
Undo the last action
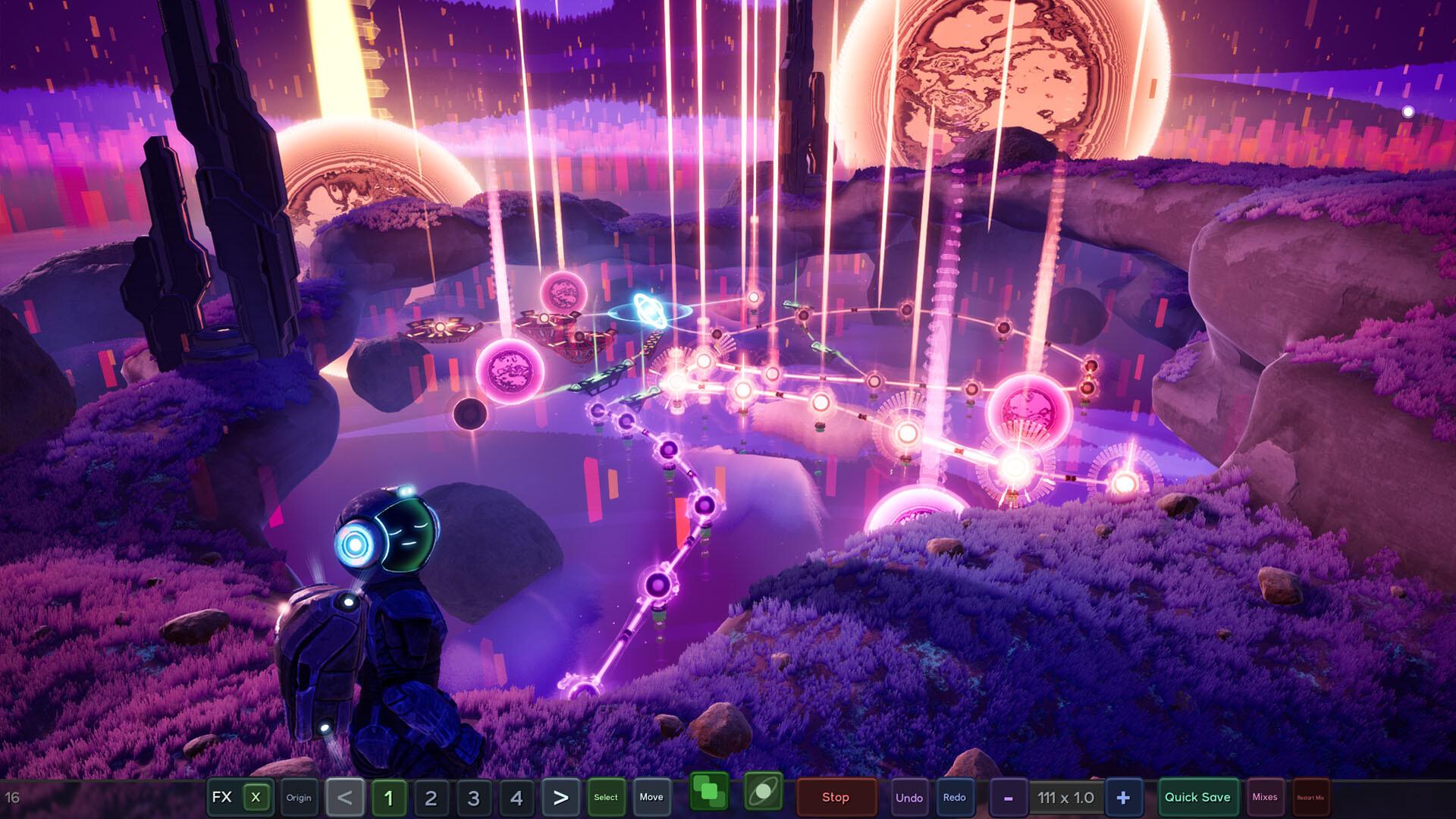click(909, 798)
